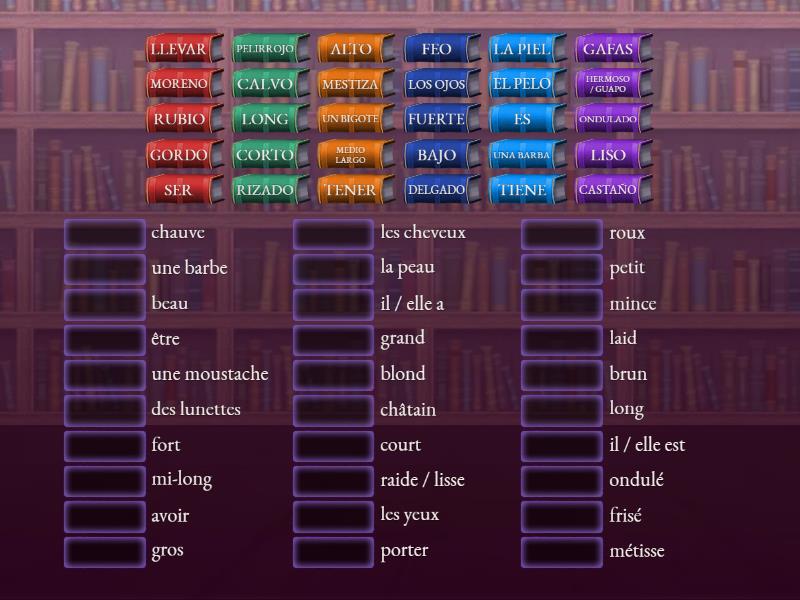The height and width of the screenshot is (600, 800).
Task: Choose the HERMOSO / GUAPO tile
Action: [608, 84]
